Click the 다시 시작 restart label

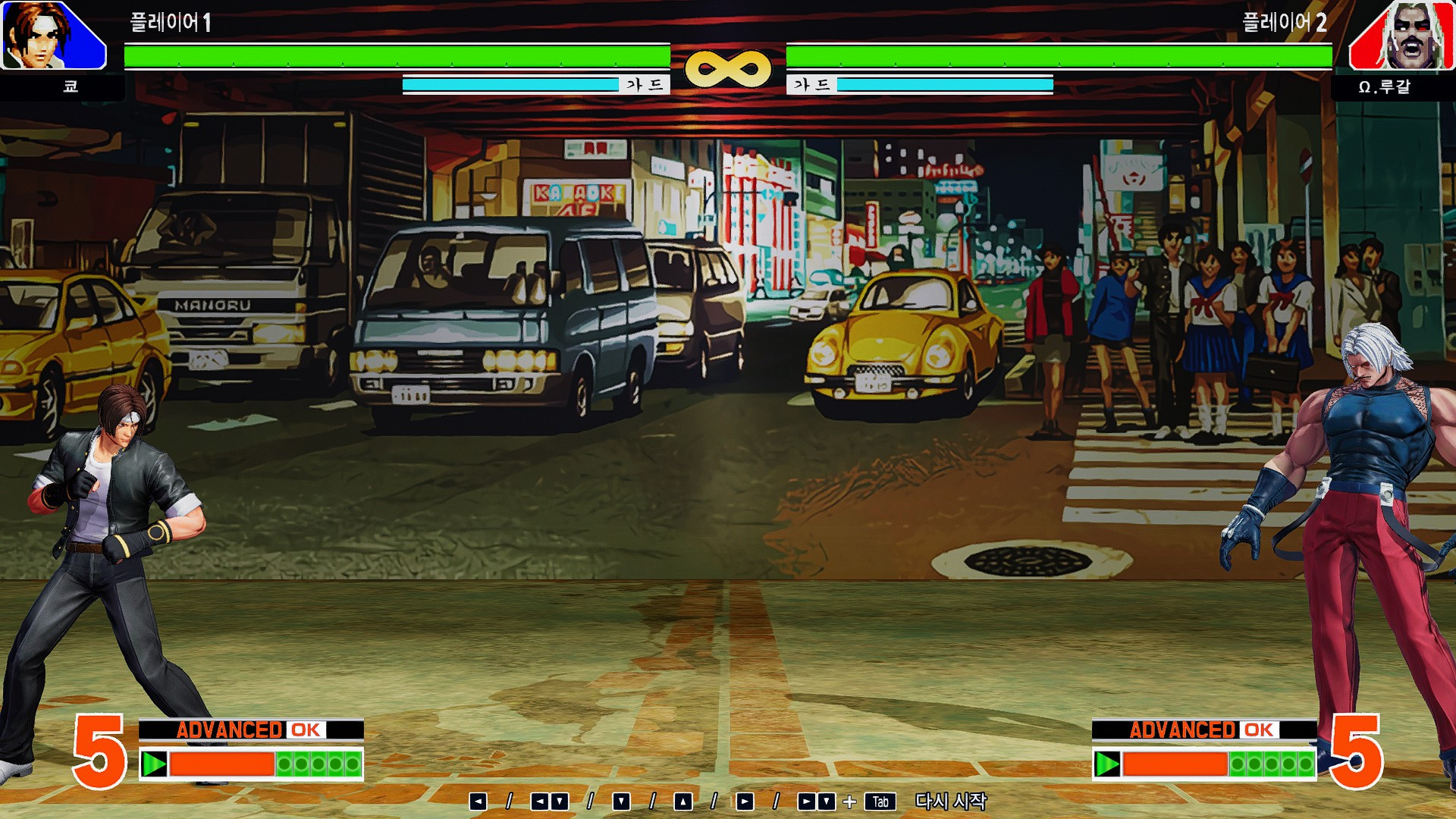[949, 800]
